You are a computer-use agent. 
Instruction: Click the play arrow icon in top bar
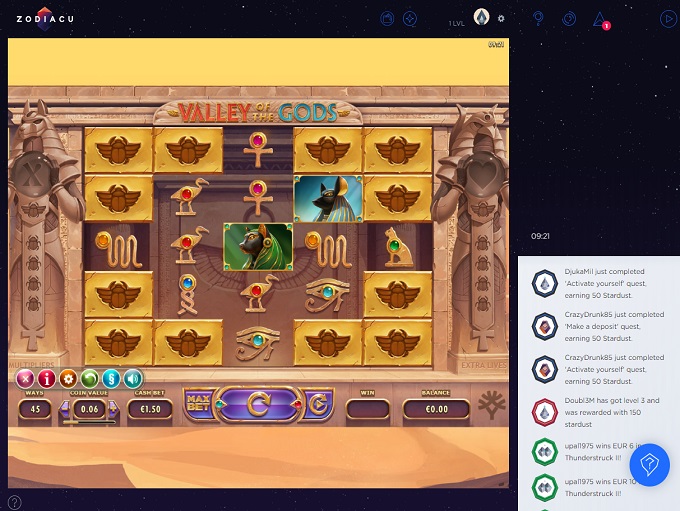pyautogui.click(x=668, y=18)
